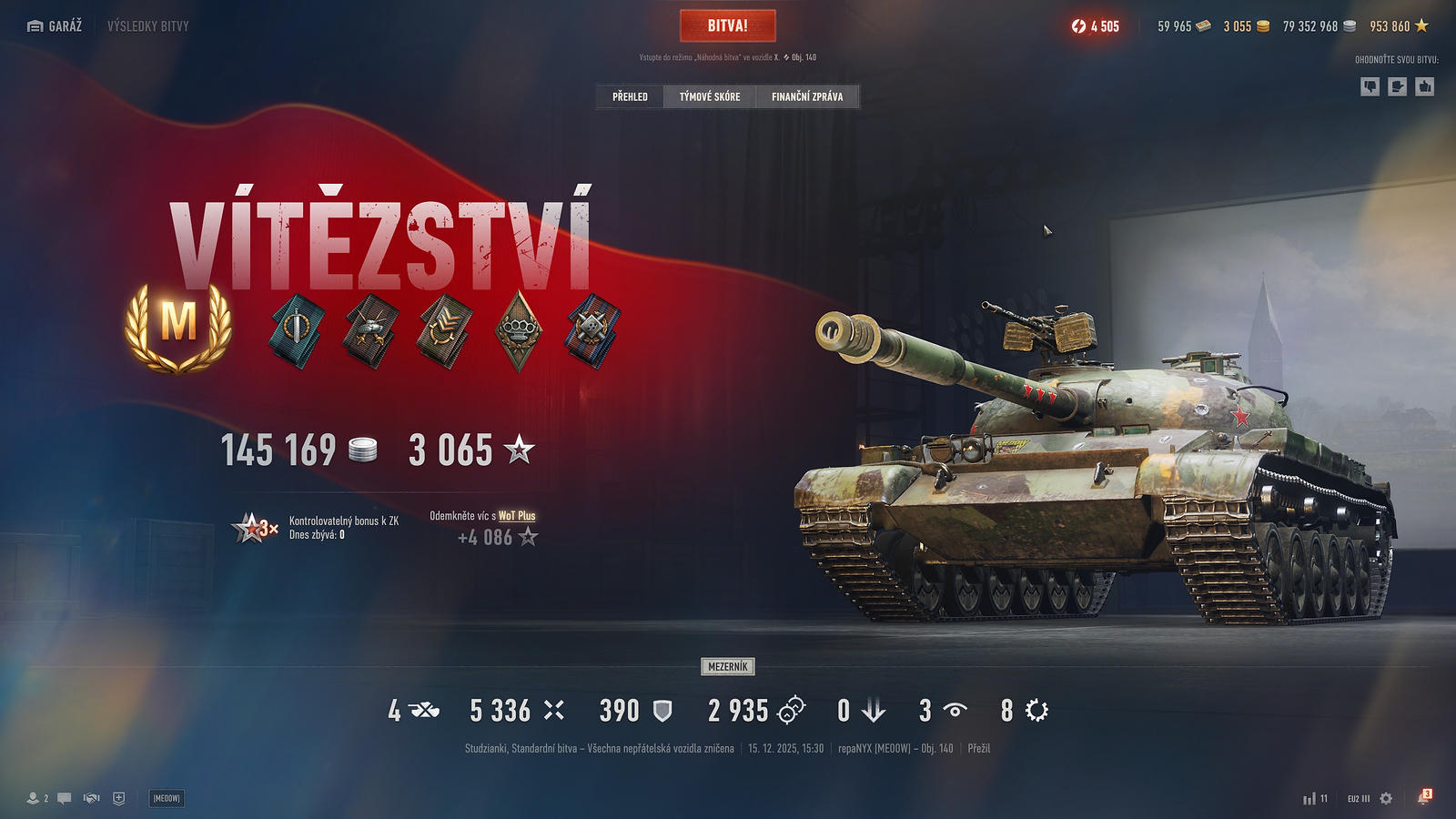Open the Přehled tab

pos(630,96)
